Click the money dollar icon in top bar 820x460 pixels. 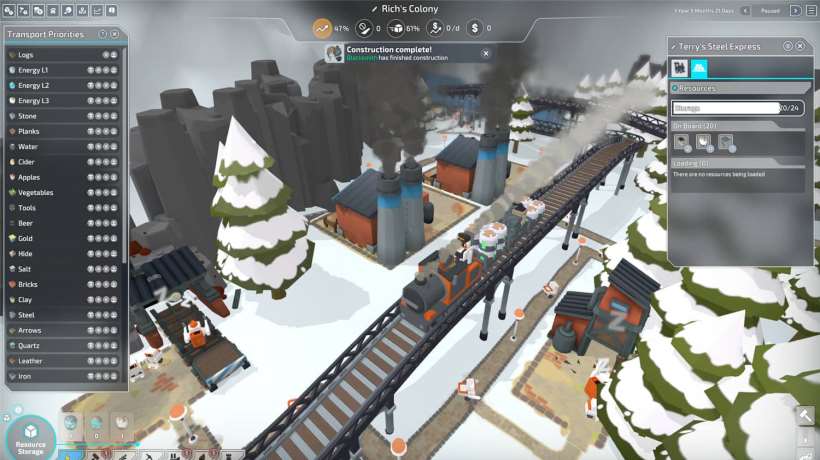pyautogui.click(x=474, y=28)
